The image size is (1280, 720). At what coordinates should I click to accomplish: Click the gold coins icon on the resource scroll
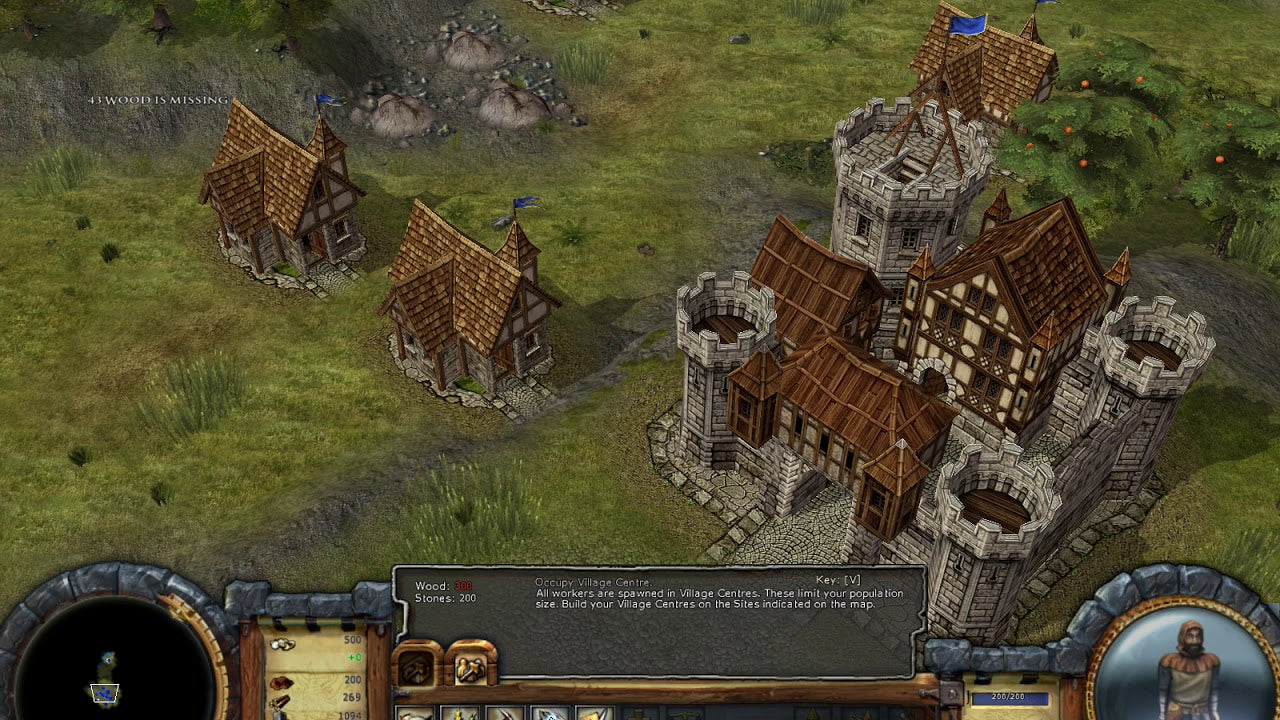pos(282,644)
